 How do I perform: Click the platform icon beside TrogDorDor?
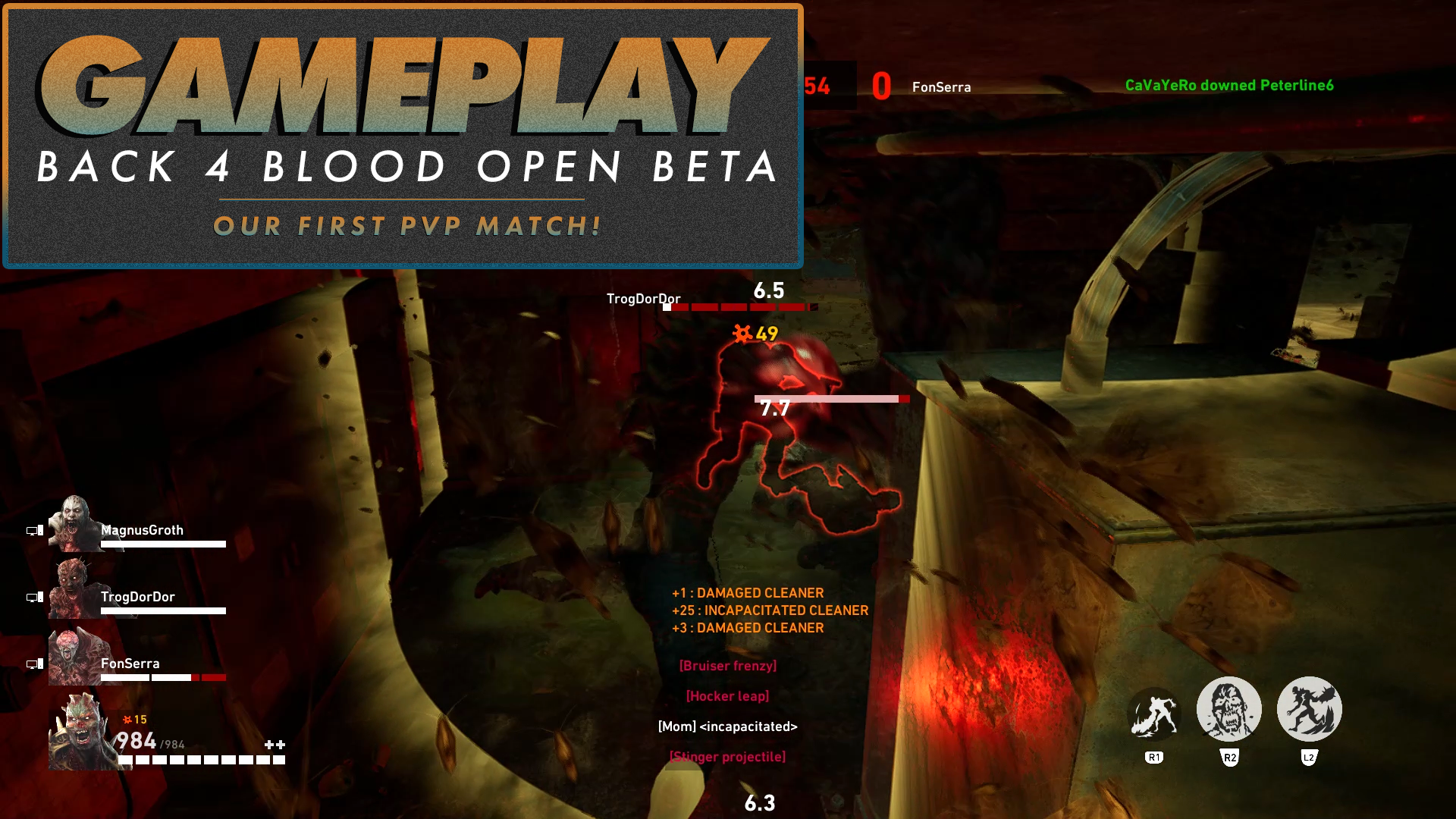pos(33,598)
